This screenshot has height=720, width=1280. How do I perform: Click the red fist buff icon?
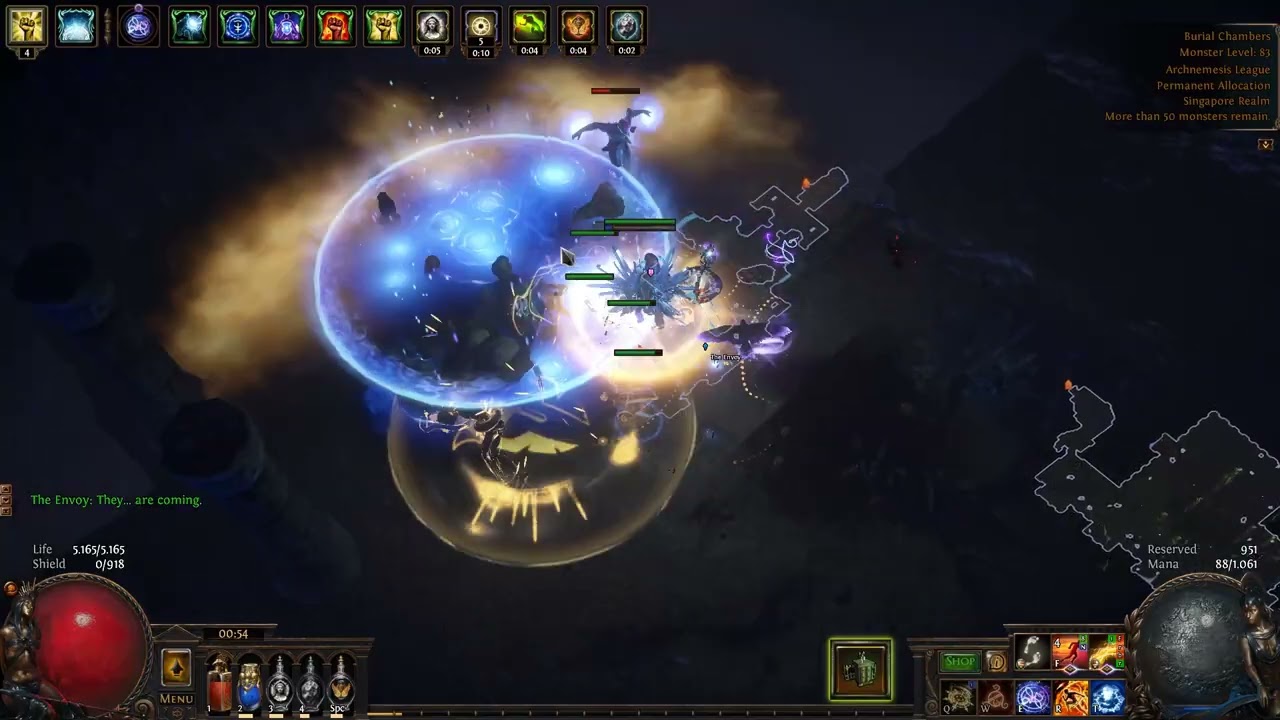click(x=335, y=27)
